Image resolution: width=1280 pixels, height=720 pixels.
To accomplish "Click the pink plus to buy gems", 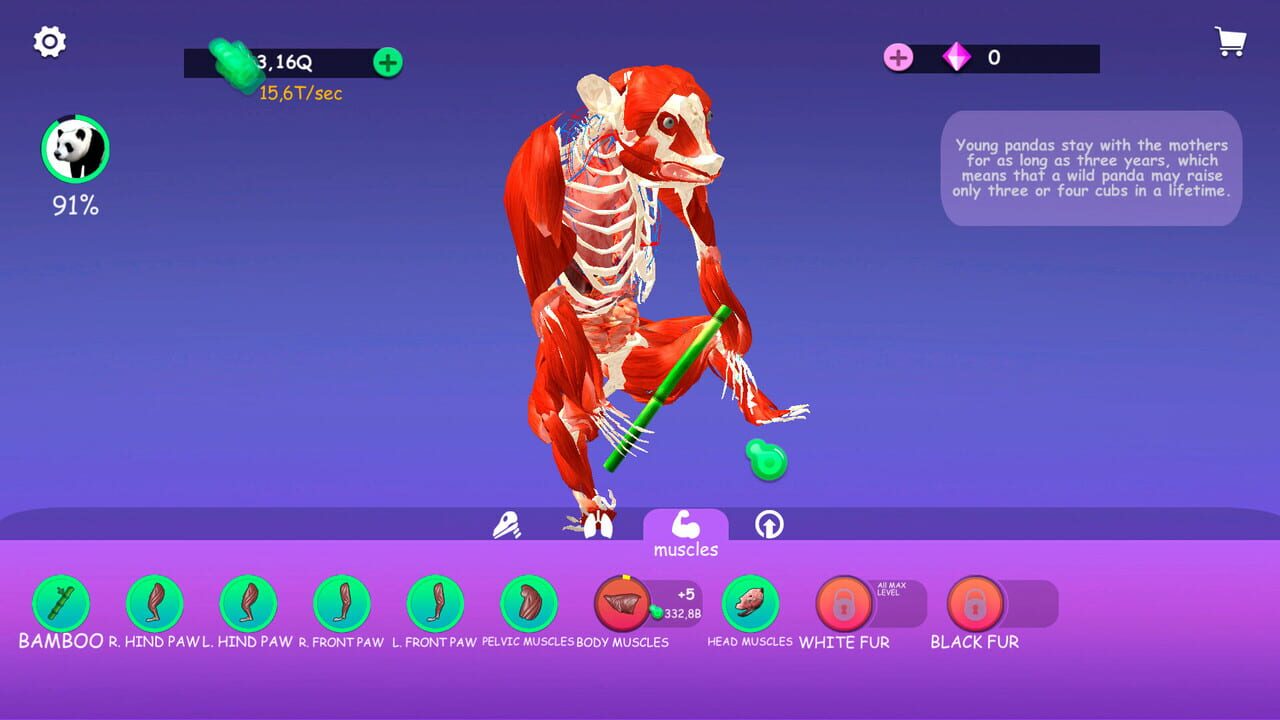I will coord(898,58).
